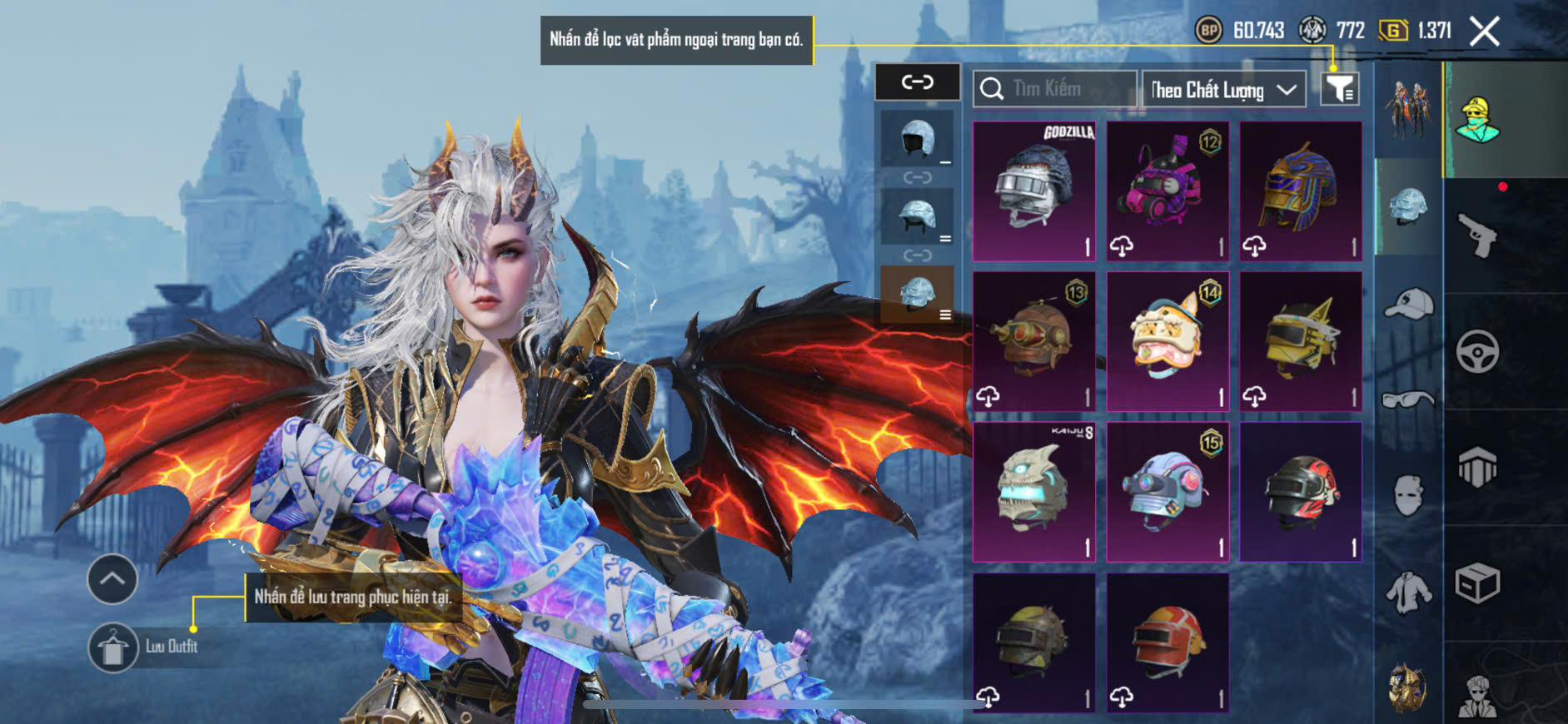This screenshot has width=1568, height=724.
Task: Choose the pink and black level 12 helmet
Action: [x=1167, y=191]
